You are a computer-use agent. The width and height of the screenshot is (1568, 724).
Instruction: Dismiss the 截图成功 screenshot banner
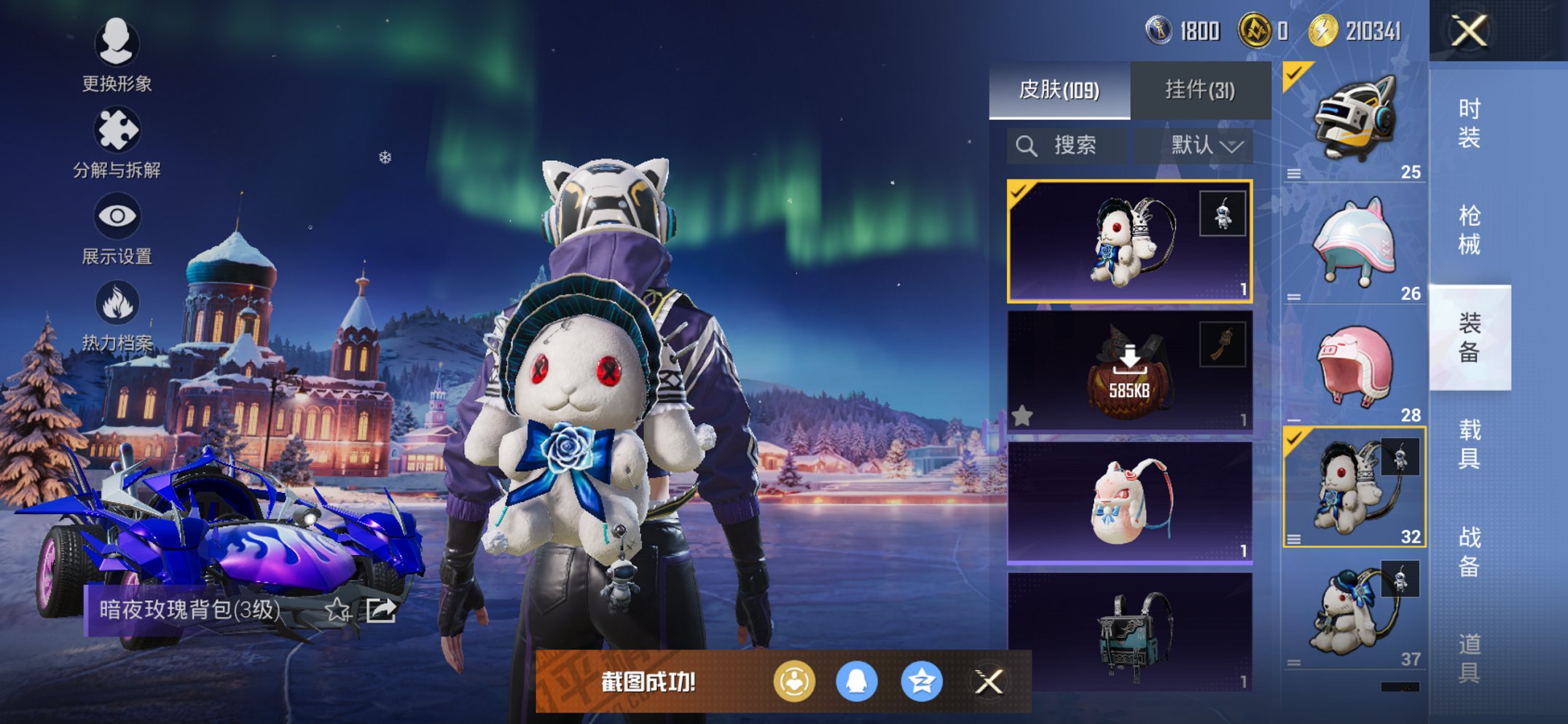tap(989, 682)
